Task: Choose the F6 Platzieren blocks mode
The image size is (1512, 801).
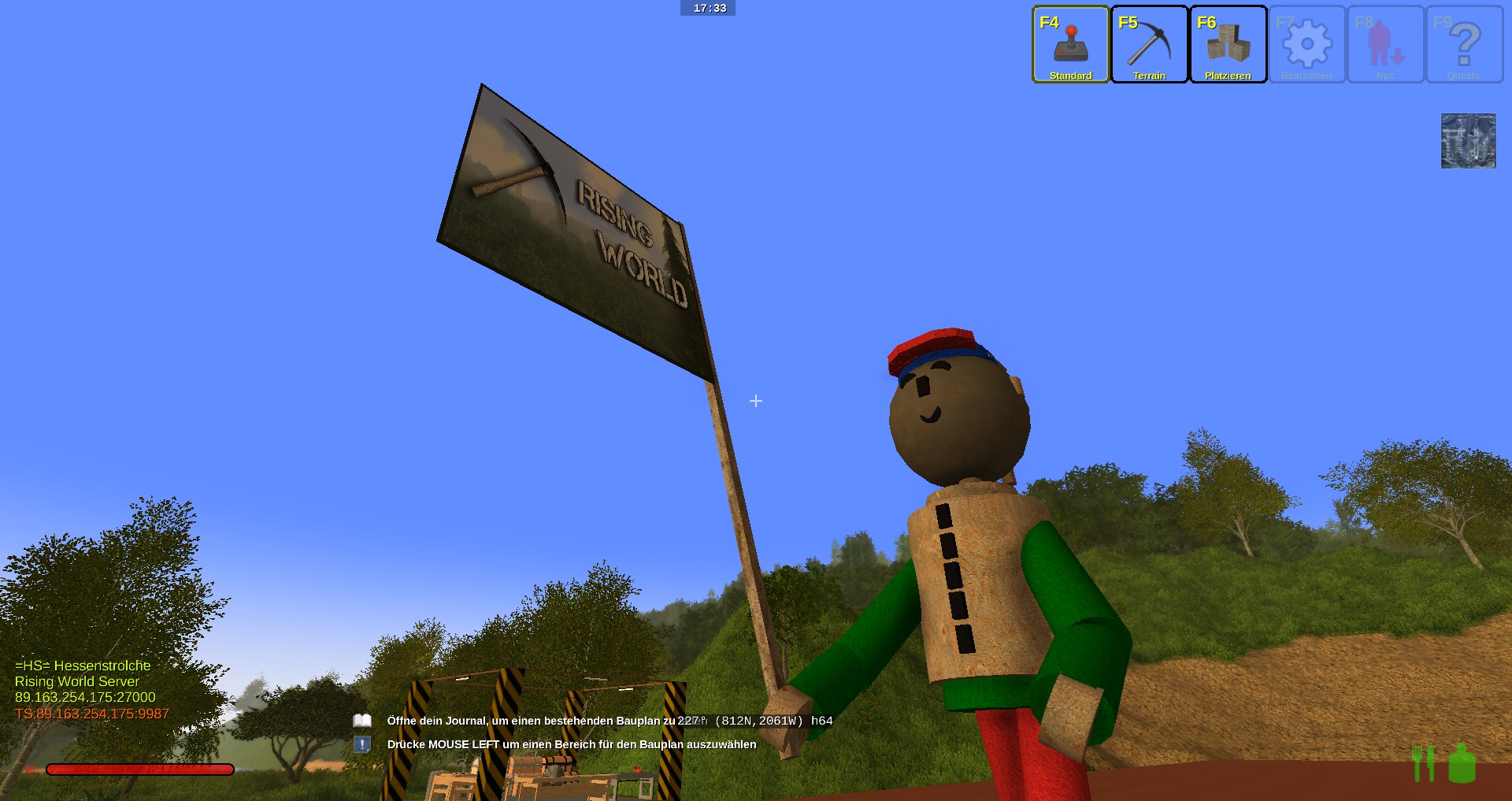Action: point(1228,45)
